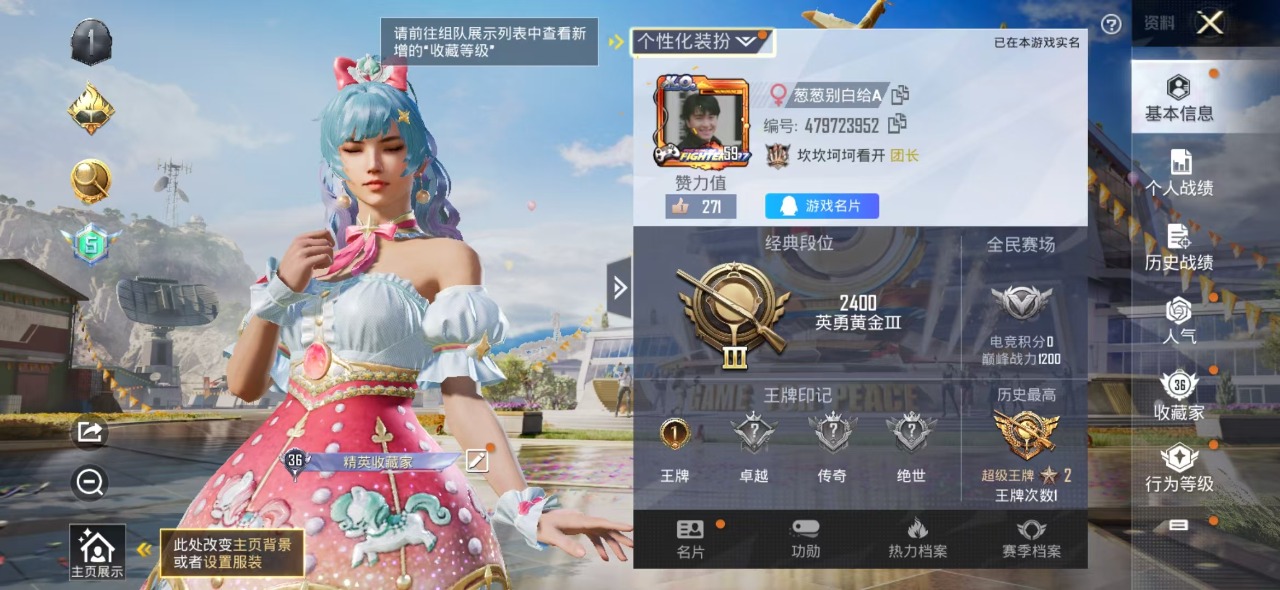1280x590 pixels.
Task: Collapse the info panel with the arrow
Action: point(619,288)
